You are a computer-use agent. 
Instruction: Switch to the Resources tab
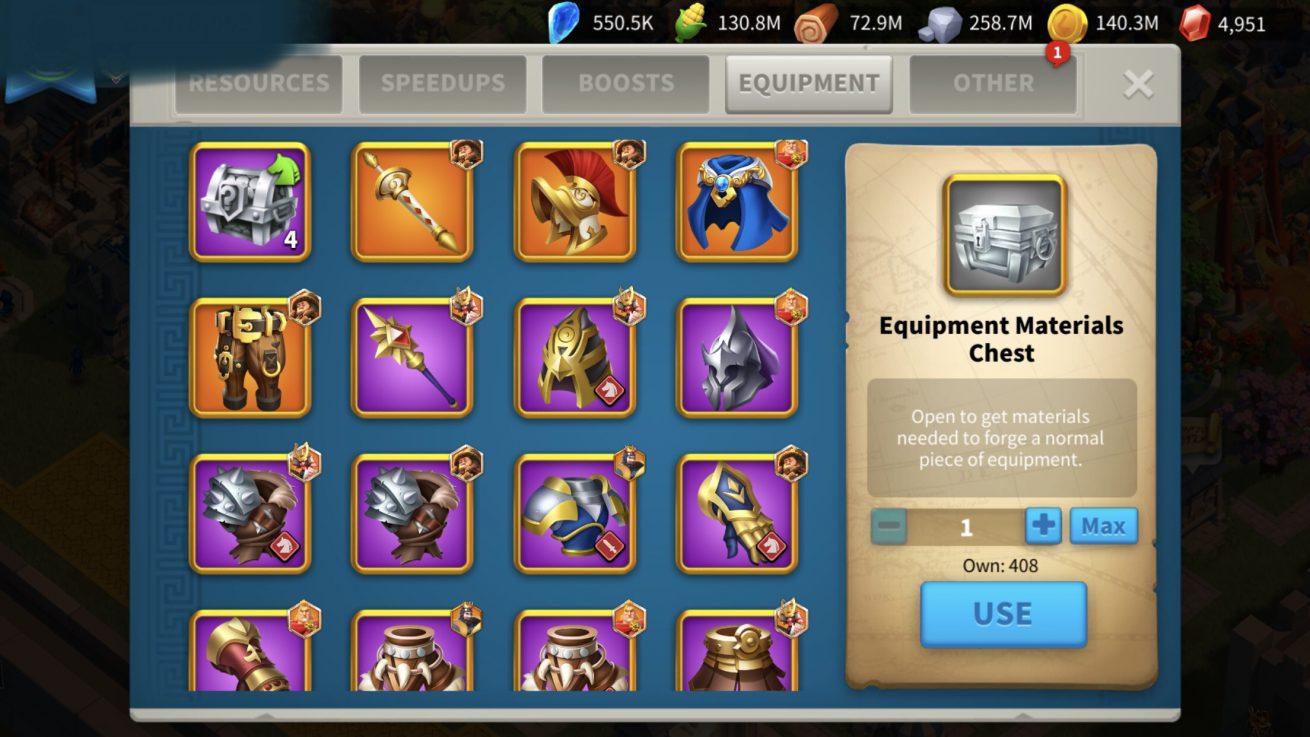tap(258, 83)
